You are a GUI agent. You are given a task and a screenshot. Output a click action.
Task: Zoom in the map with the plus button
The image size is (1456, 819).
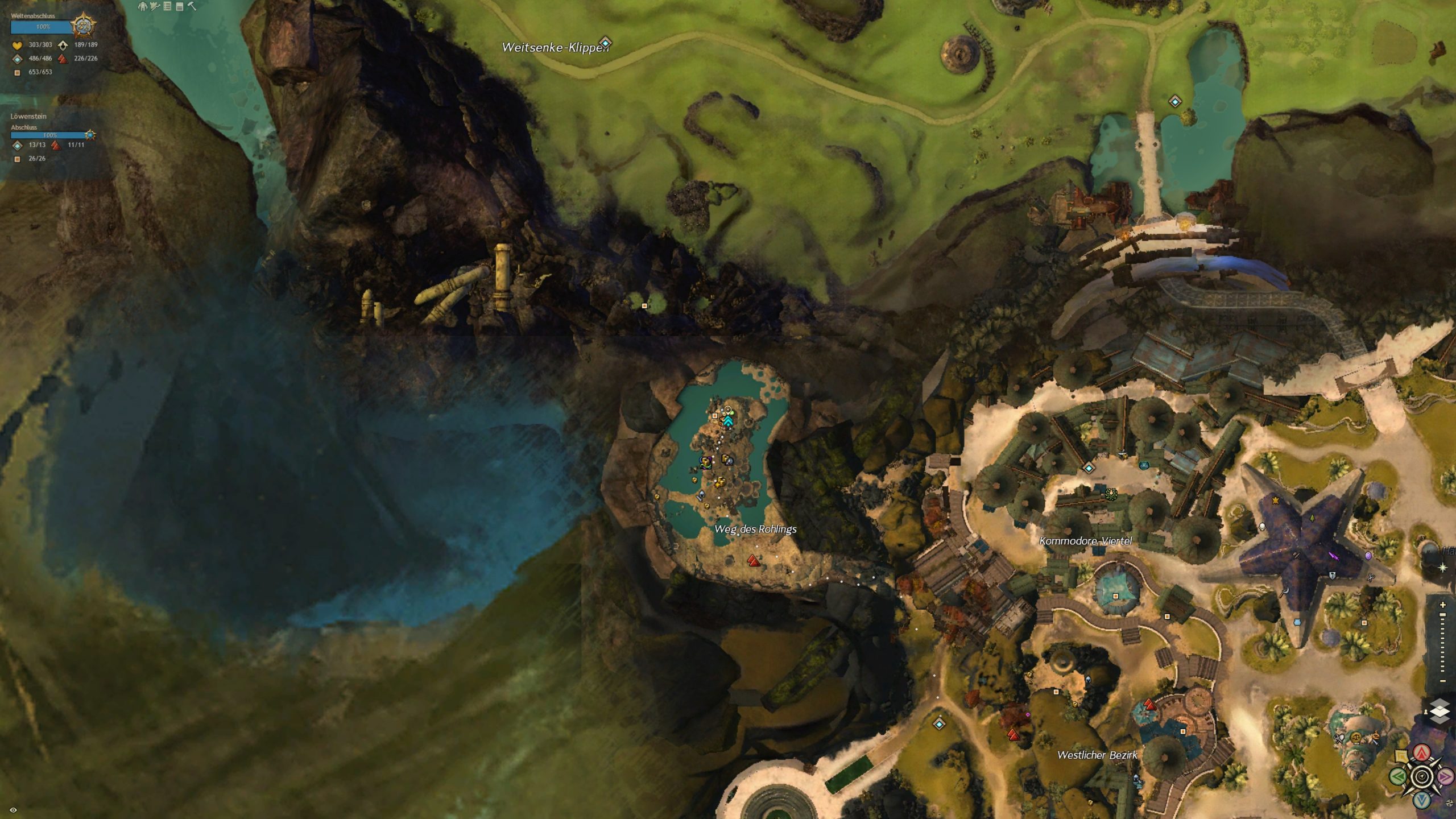(1442, 605)
